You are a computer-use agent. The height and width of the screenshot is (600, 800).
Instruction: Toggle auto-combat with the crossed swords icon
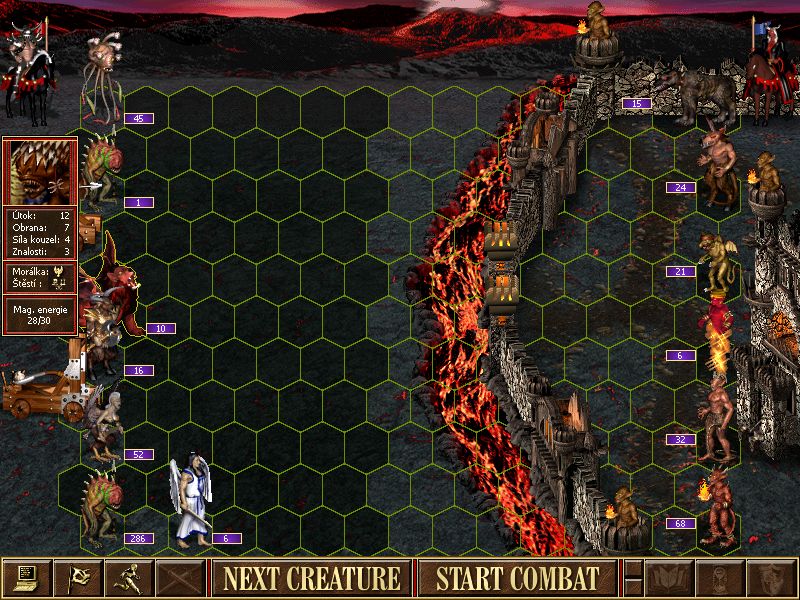point(179,578)
